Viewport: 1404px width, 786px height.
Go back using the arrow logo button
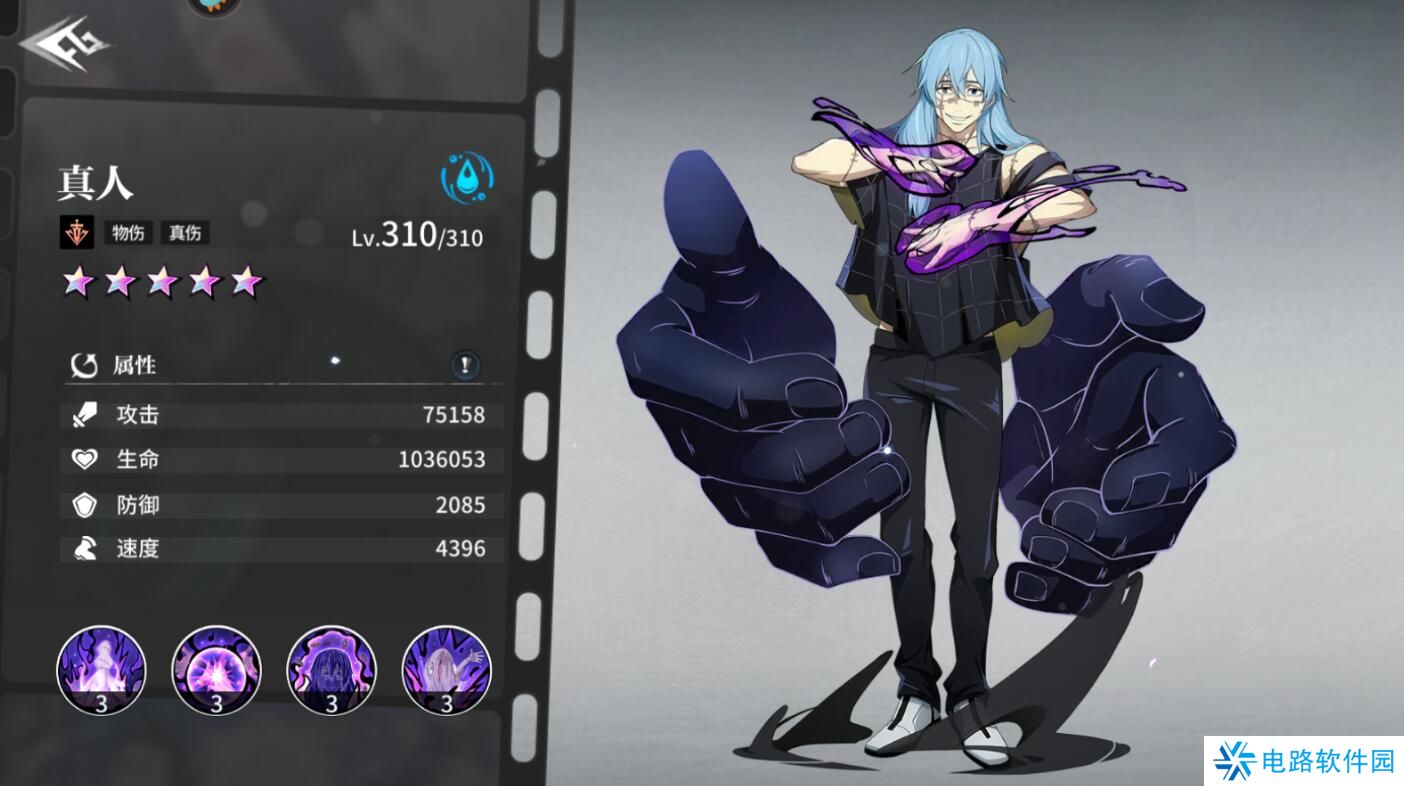click(64, 43)
